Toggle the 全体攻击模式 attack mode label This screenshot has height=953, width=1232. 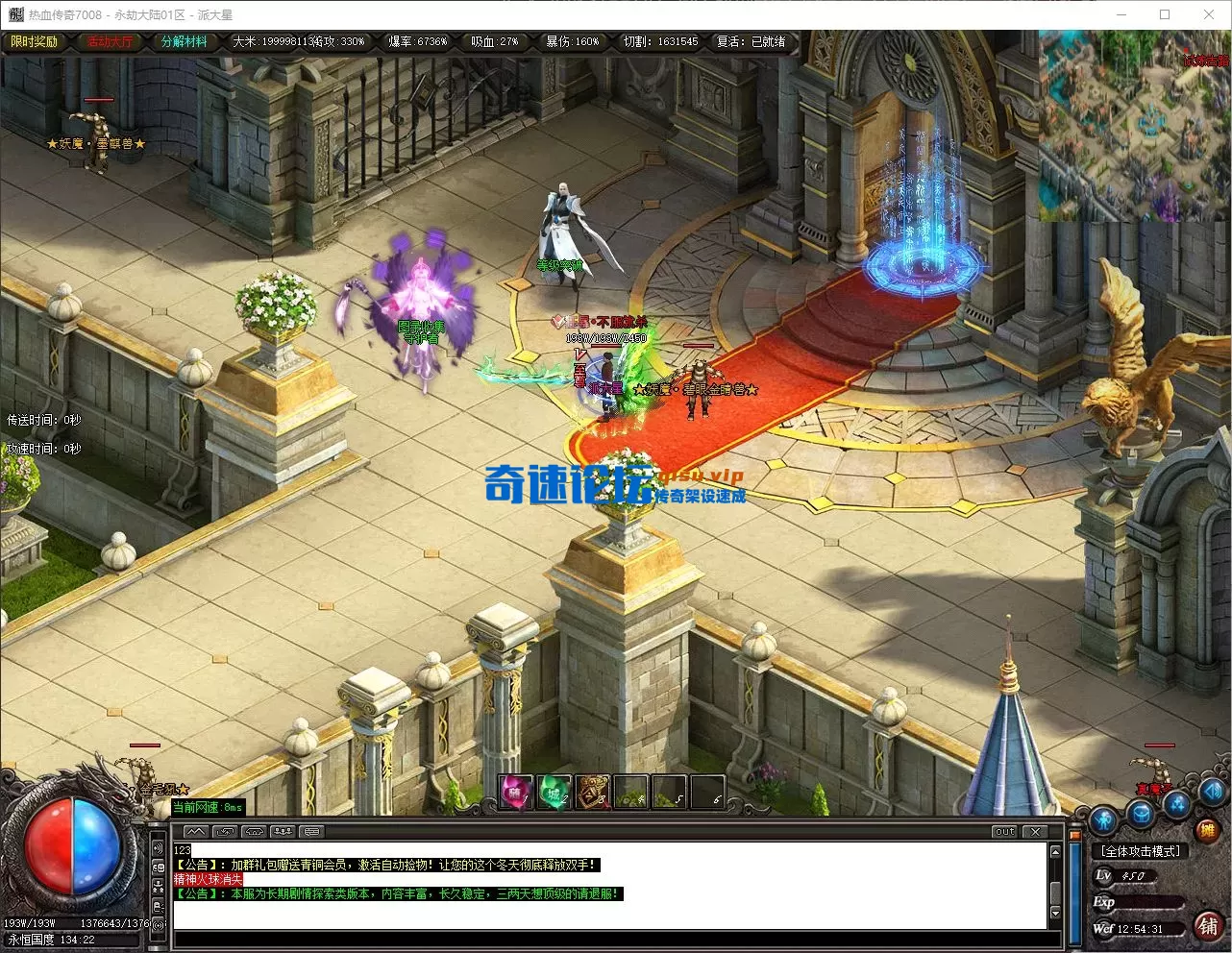1141,851
